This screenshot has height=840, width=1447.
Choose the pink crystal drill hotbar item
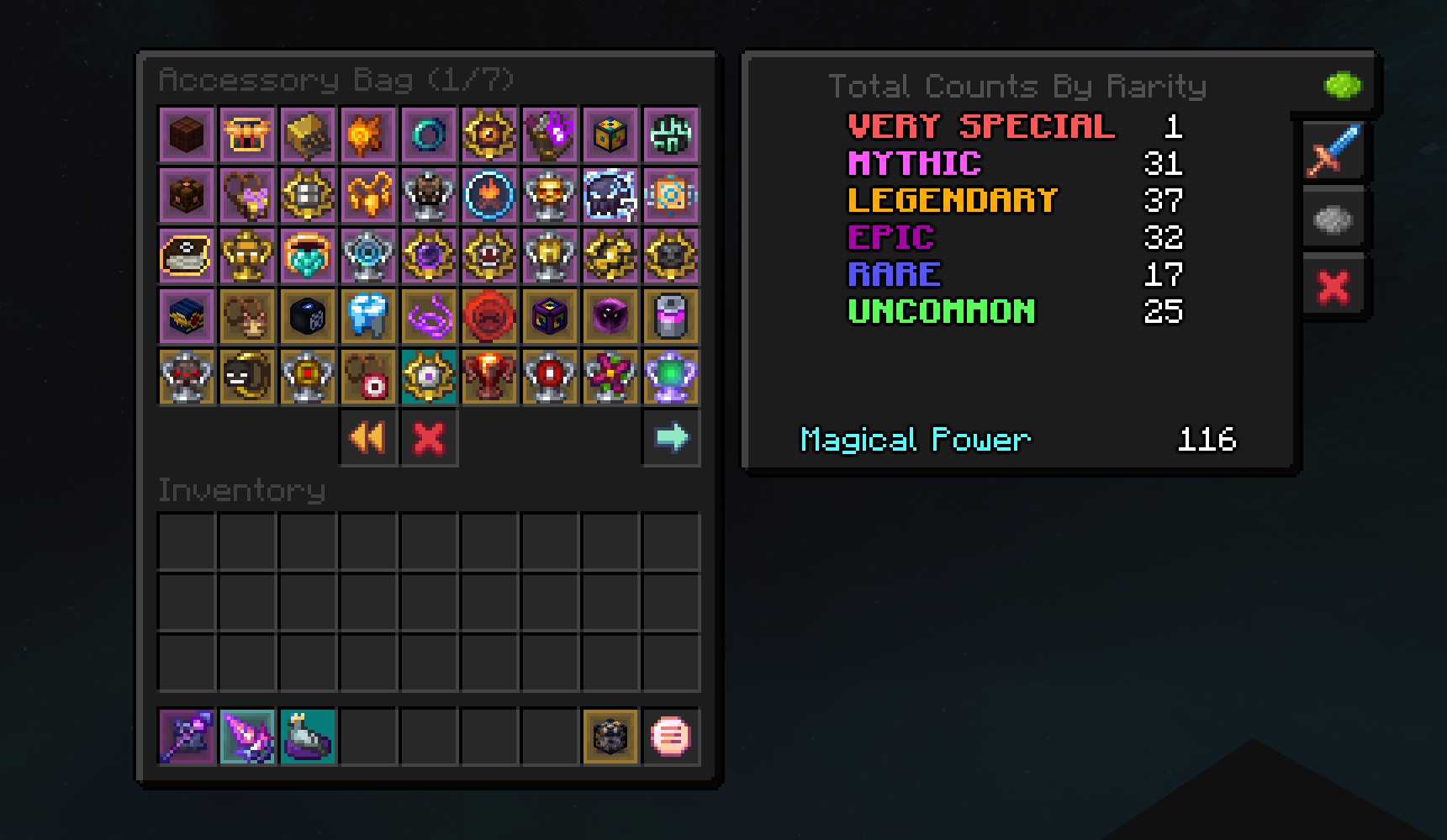pos(247,737)
